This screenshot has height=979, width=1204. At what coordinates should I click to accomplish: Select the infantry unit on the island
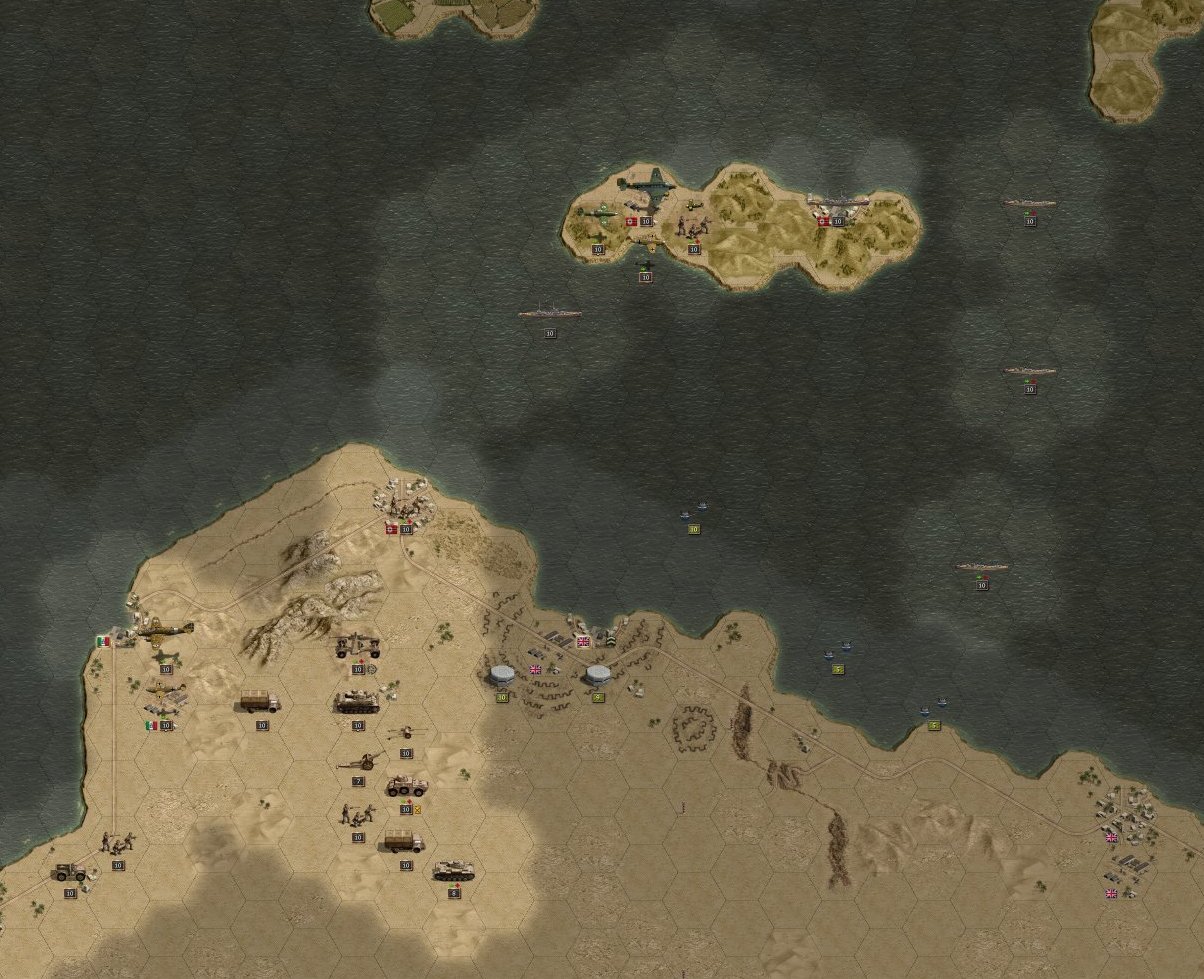pyautogui.click(x=692, y=227)
